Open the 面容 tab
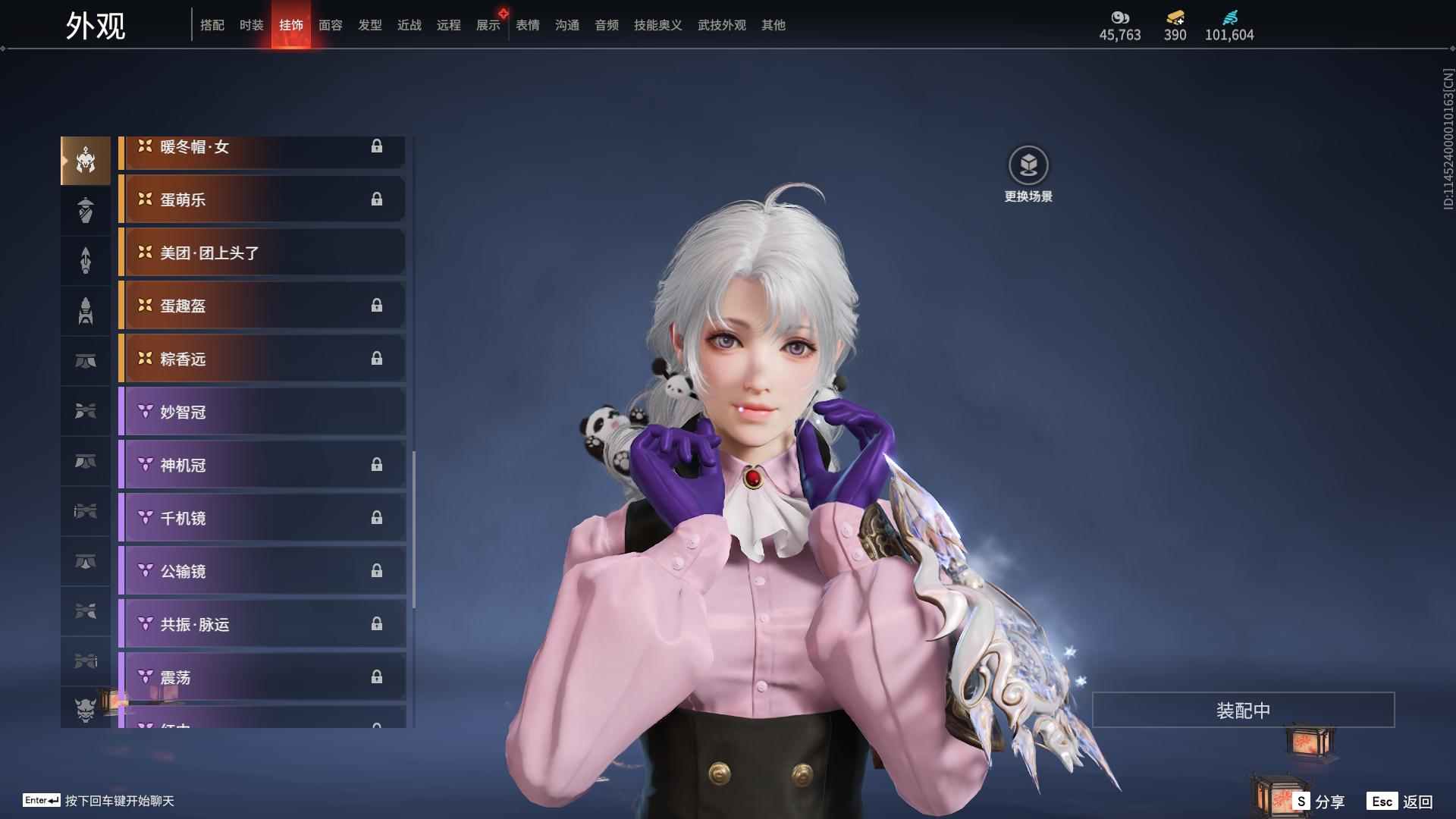This screenshot has width=1456, height=819. coord(330,25)
